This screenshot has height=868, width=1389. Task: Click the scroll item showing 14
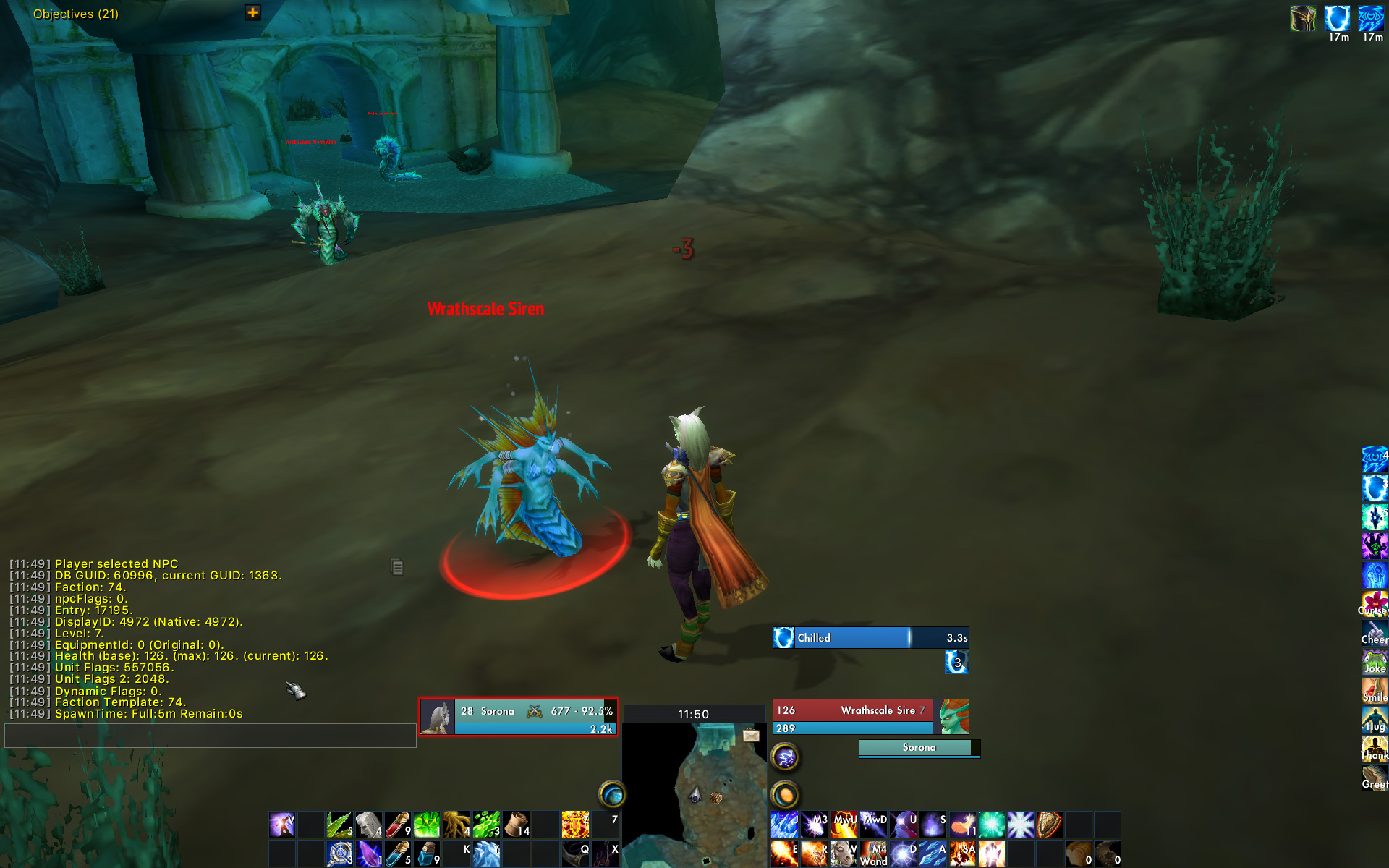pyautogui.click(x=515, y=823)
